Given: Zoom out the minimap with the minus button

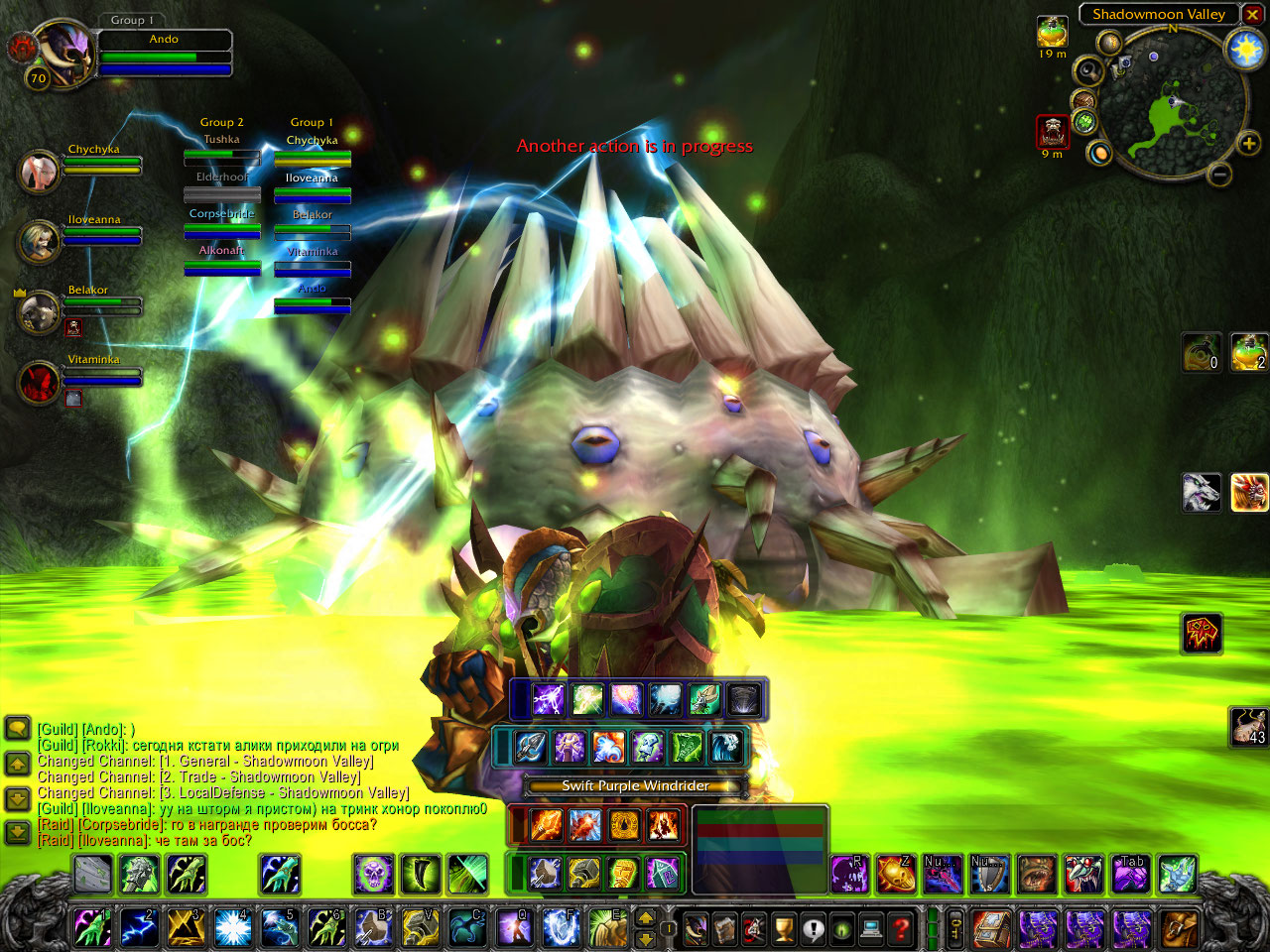Looking at the screenshot, I should (1220, 176).
